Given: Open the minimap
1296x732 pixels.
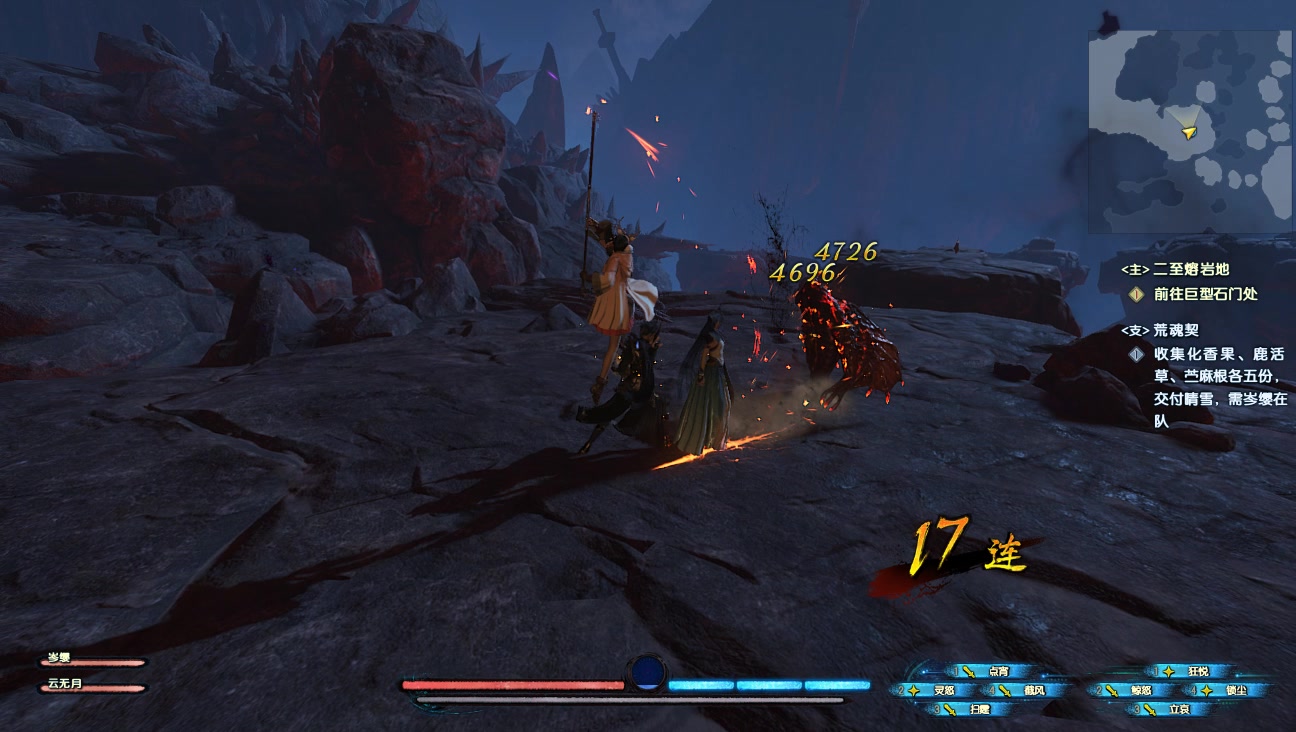Looking at the screenshot, I should [1190, 131].
